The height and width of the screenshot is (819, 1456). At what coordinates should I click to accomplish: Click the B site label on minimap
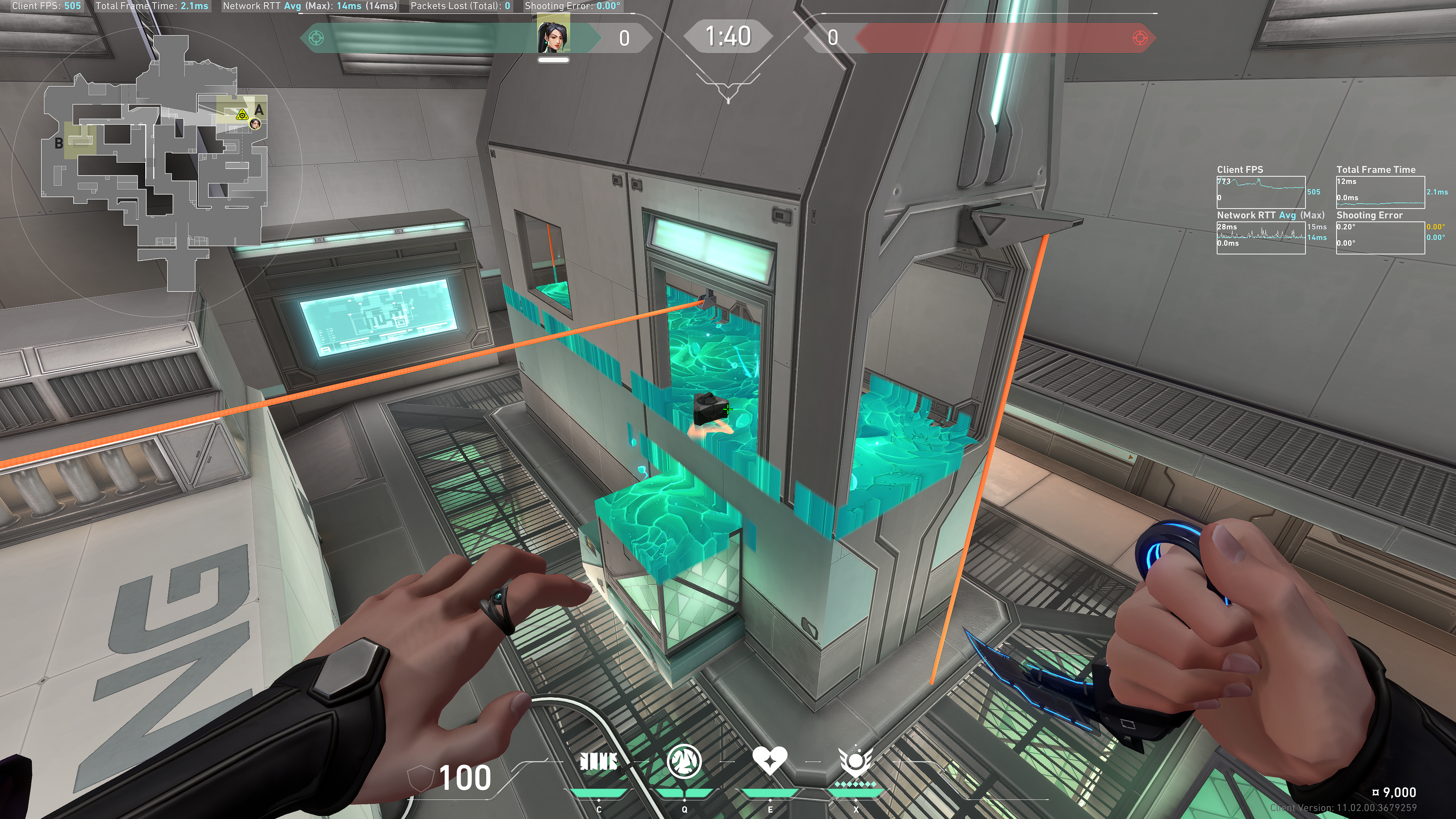59,144
